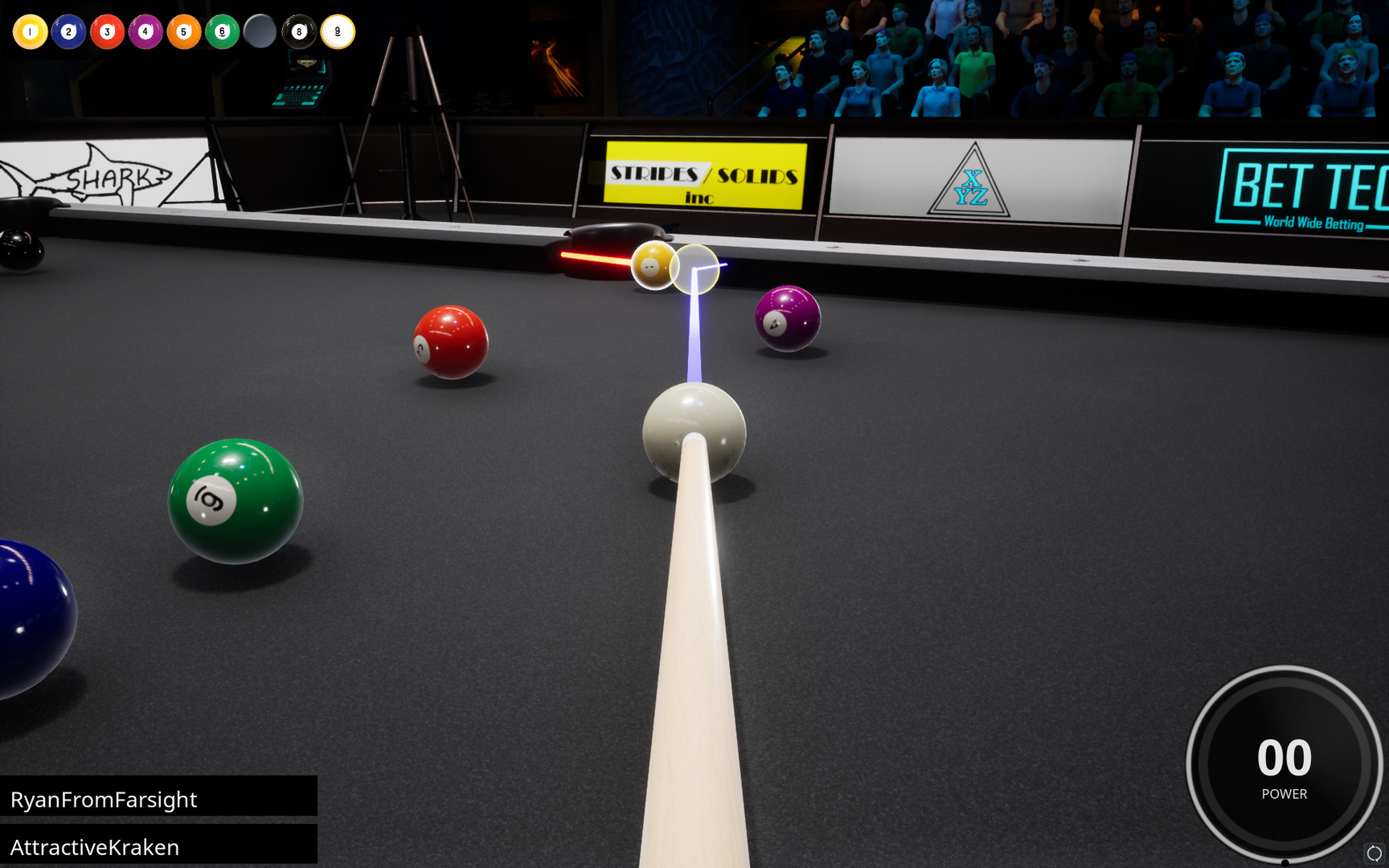Click the purple 4 ball on the table
1389x868 pixels.
786,319
